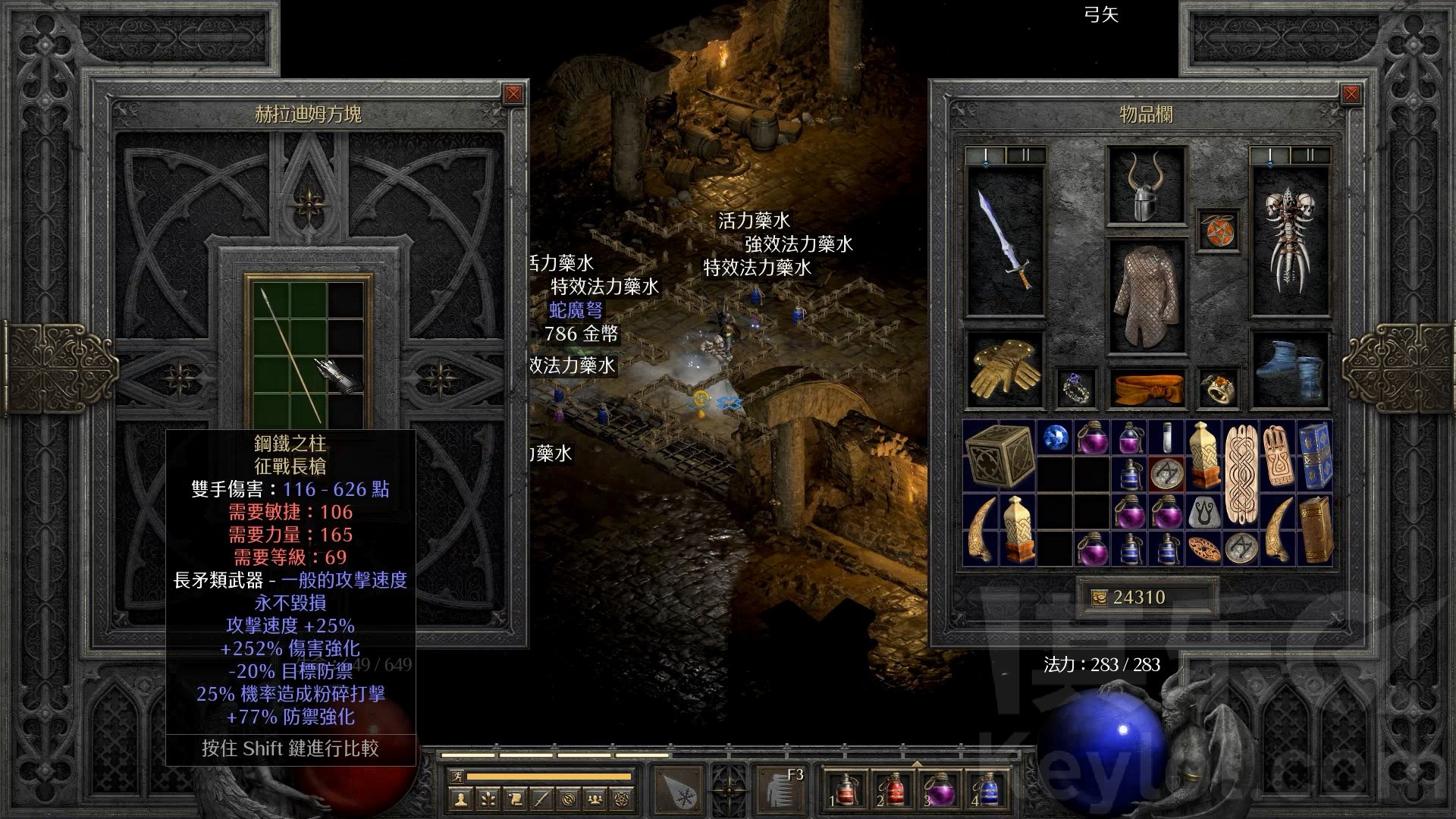Screen dimensions: 1456x819
Task: Select the horned helm slot
Action: [x=1146, y=186]
